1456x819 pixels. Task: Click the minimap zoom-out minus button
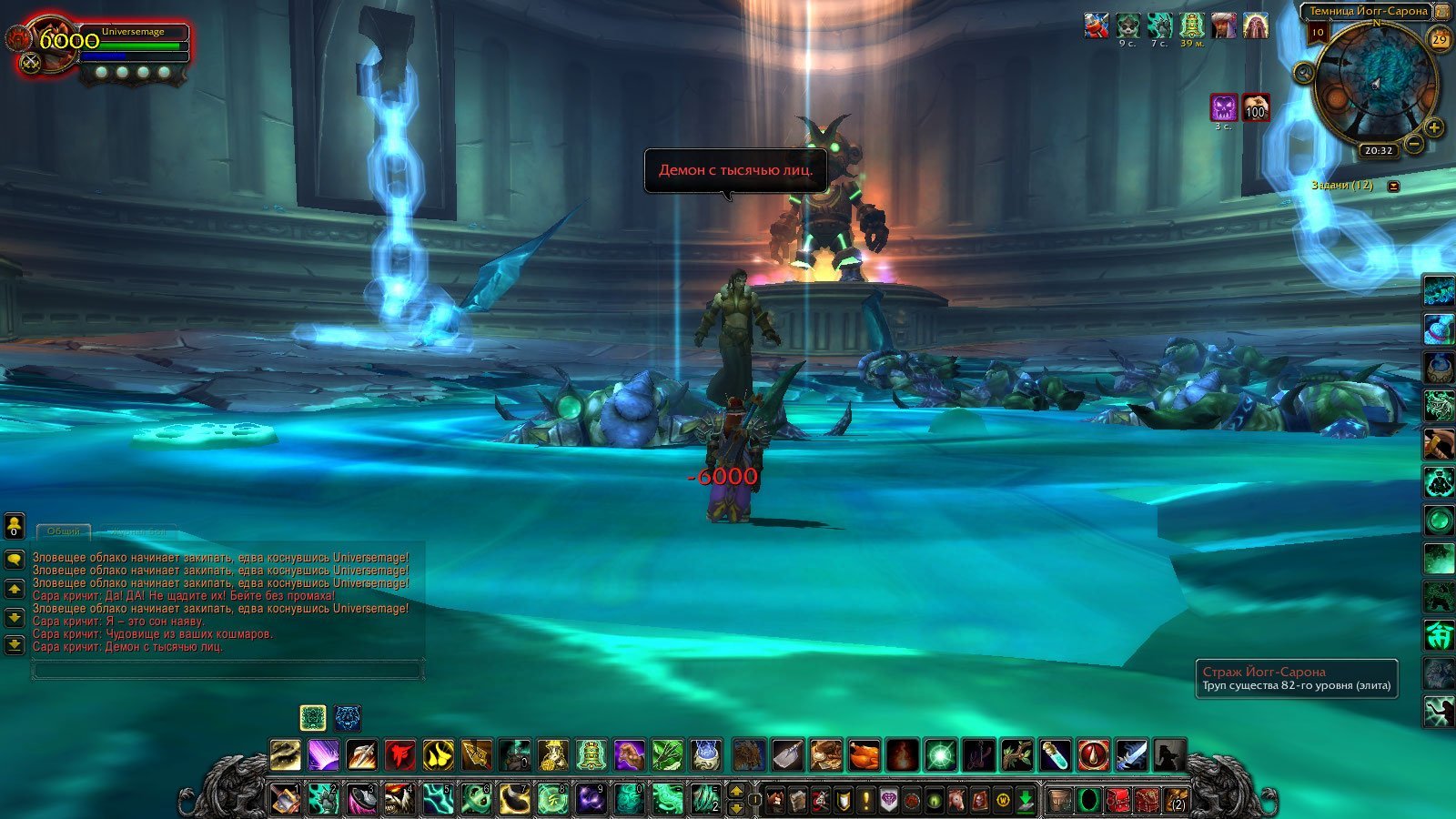pyautogui.click(x=1414, y=144)
